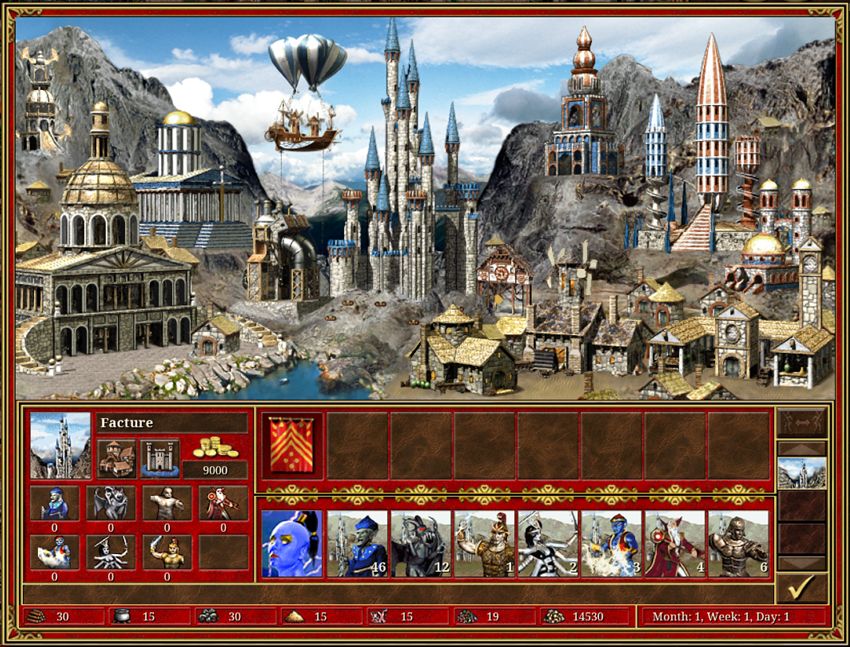Choose the giant stack of 1

point(484,544)
